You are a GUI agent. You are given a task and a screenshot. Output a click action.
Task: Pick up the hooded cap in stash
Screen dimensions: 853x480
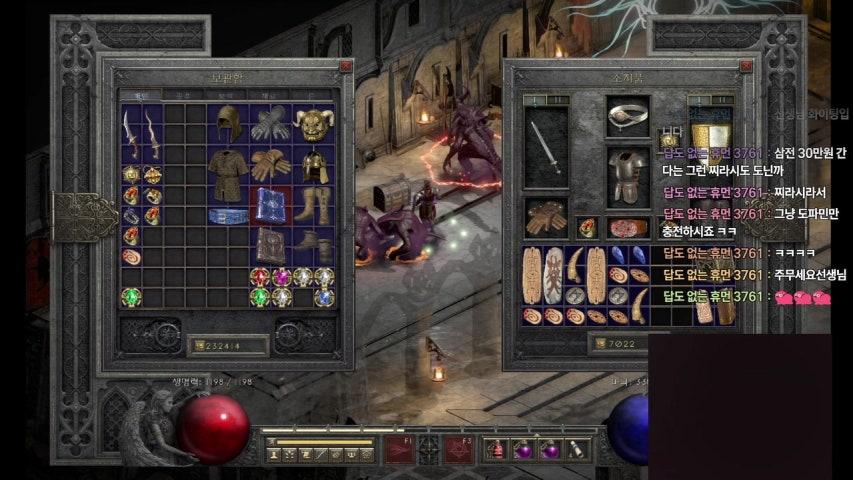(229, 123)
